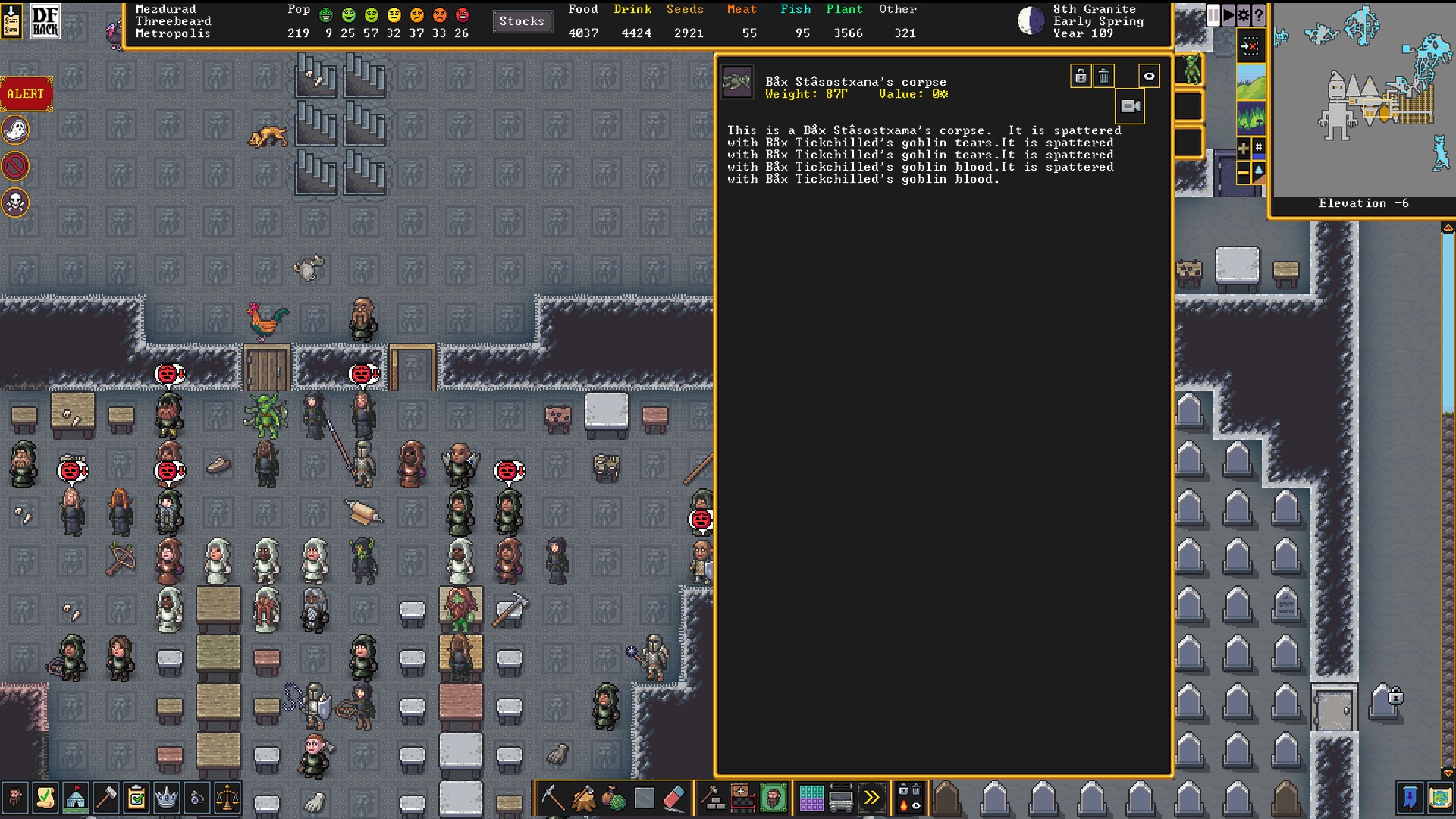This screenshot has width=1456, height=819.
Task: Resume time with the play arrow
Action: coord(1228,15)
